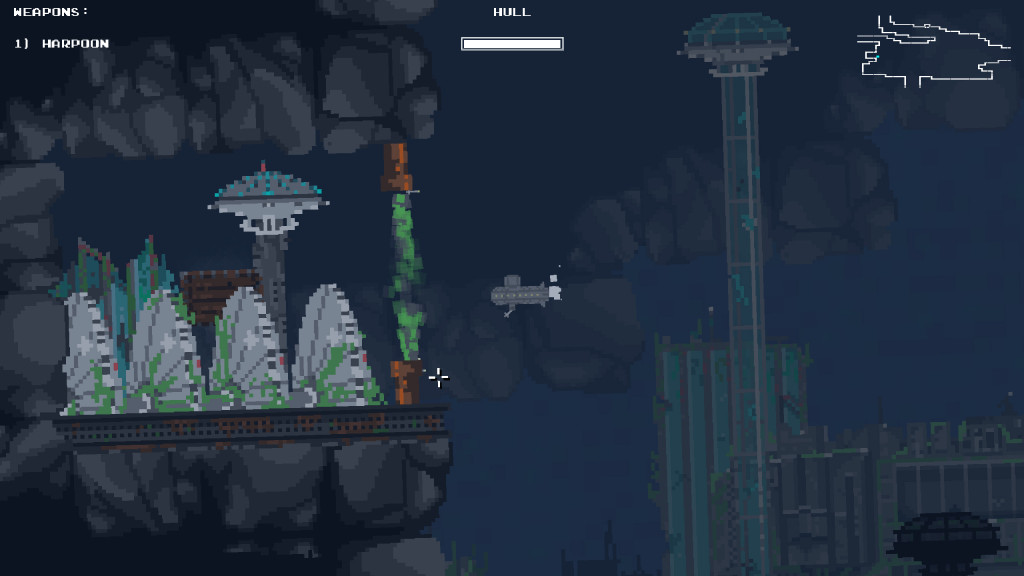Select the Harpoon weapon entry

pos(62,44)
